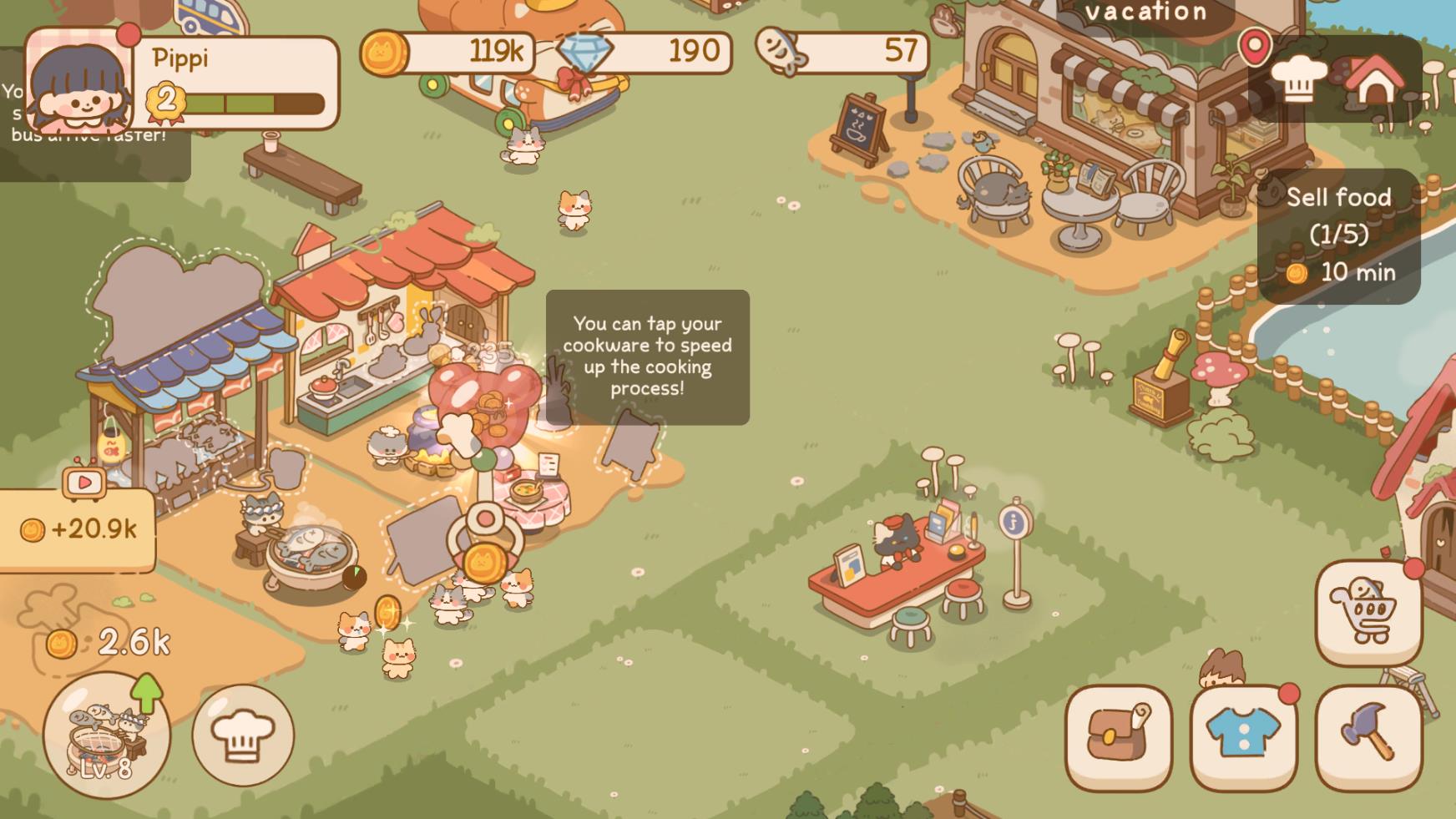This screenshot has width=1456, height=819.
Task: Open Pippi's player profile avatar
Action: [79, 81]
